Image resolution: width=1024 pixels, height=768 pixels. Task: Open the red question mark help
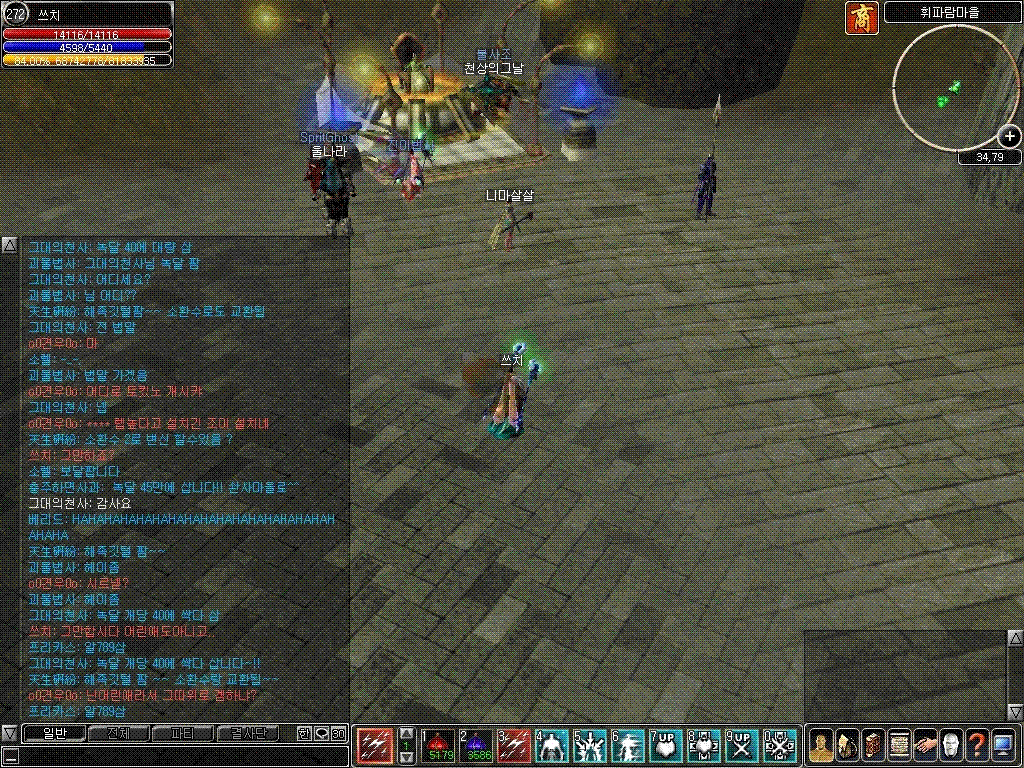click(977, 746)
